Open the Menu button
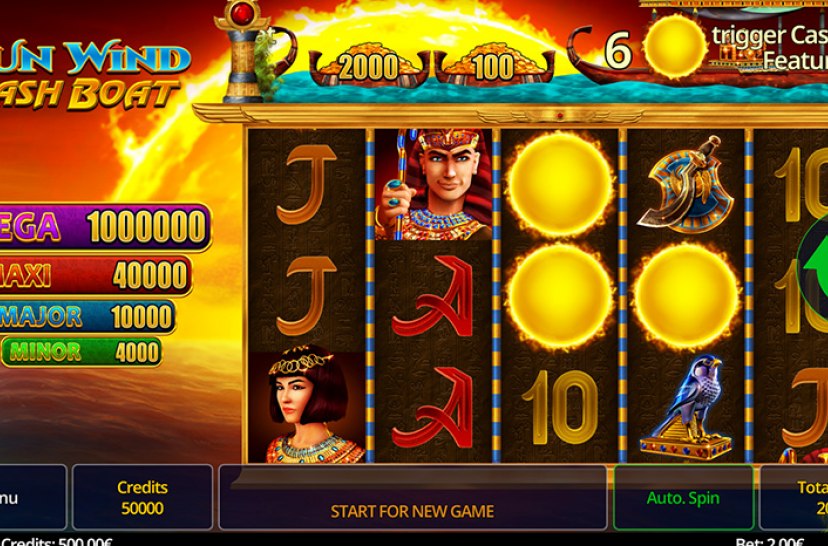This screenshot has height=546, width=828. tap(32, 497)
